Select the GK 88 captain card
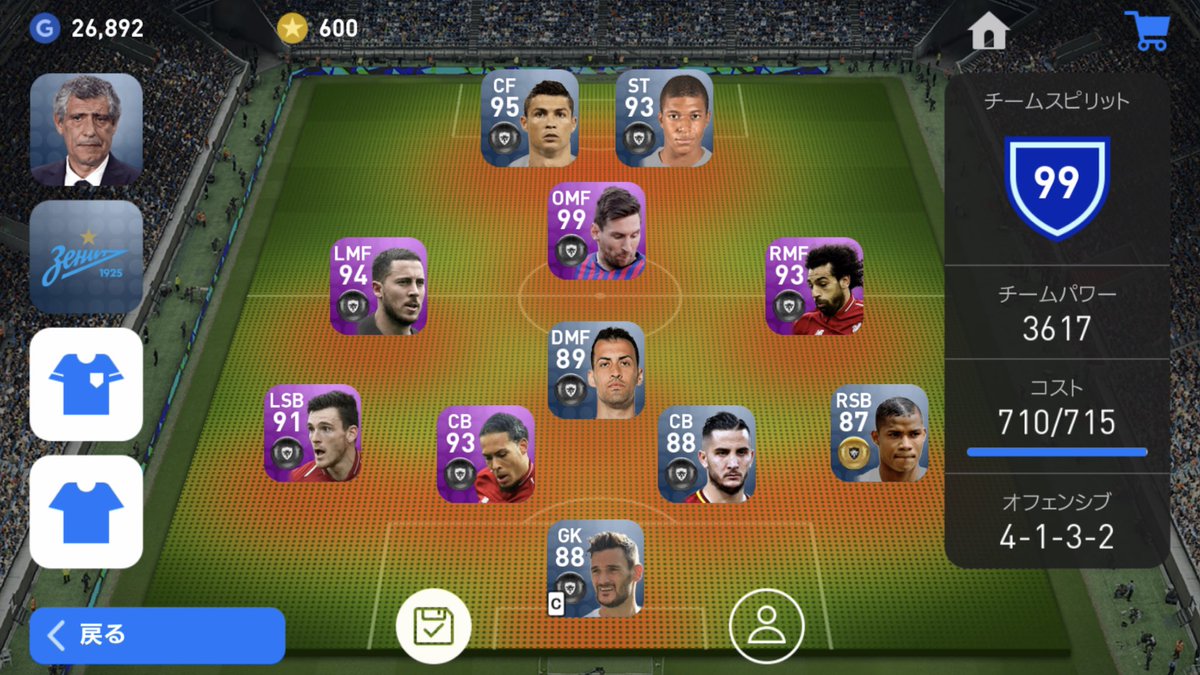The height and width of the screenshot is (675, 1200). click(x=595, y=568)
